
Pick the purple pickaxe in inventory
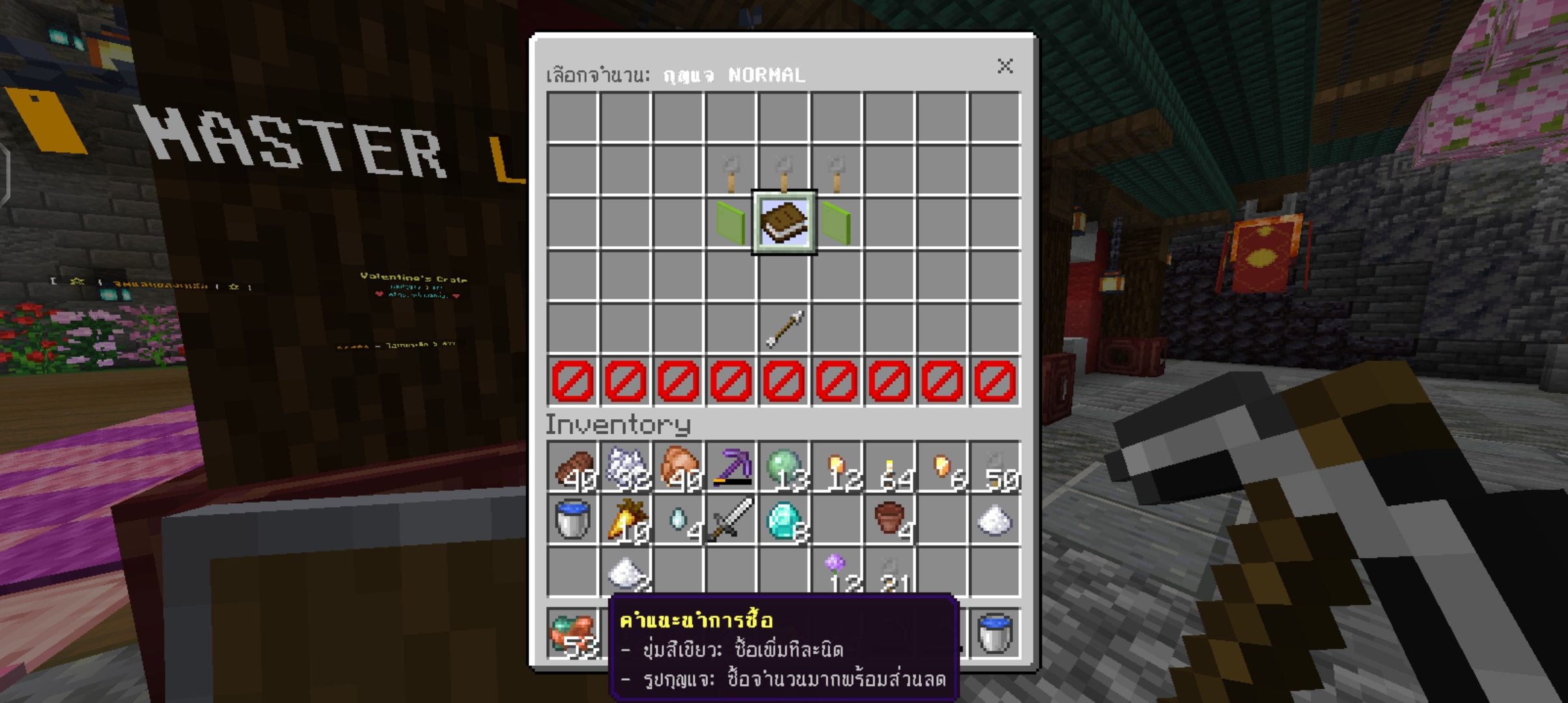[731, 467]
